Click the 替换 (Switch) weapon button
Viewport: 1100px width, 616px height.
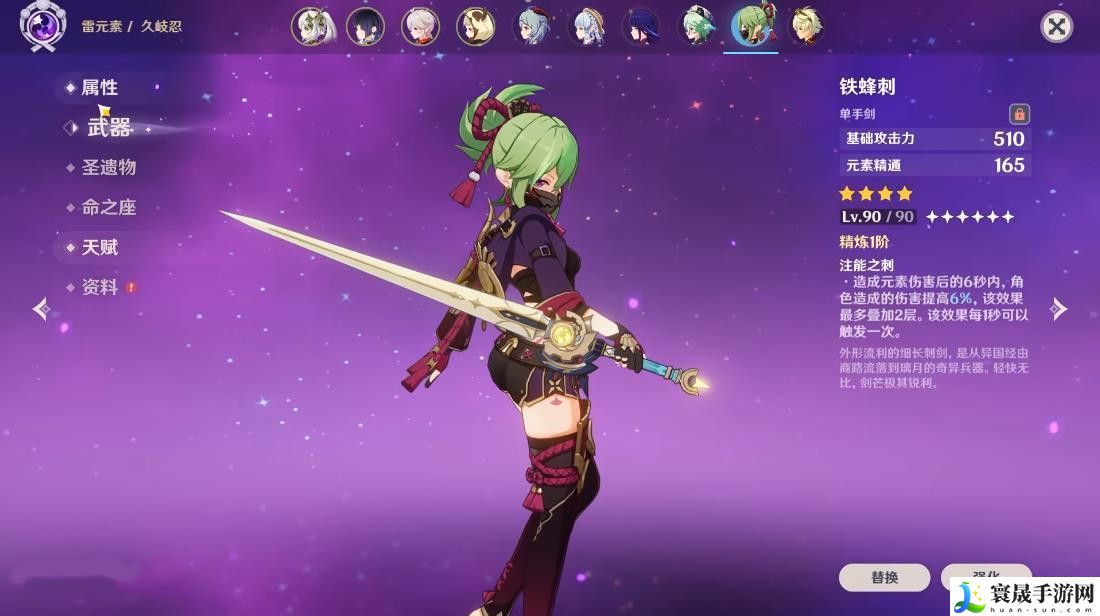pos(884,577)
